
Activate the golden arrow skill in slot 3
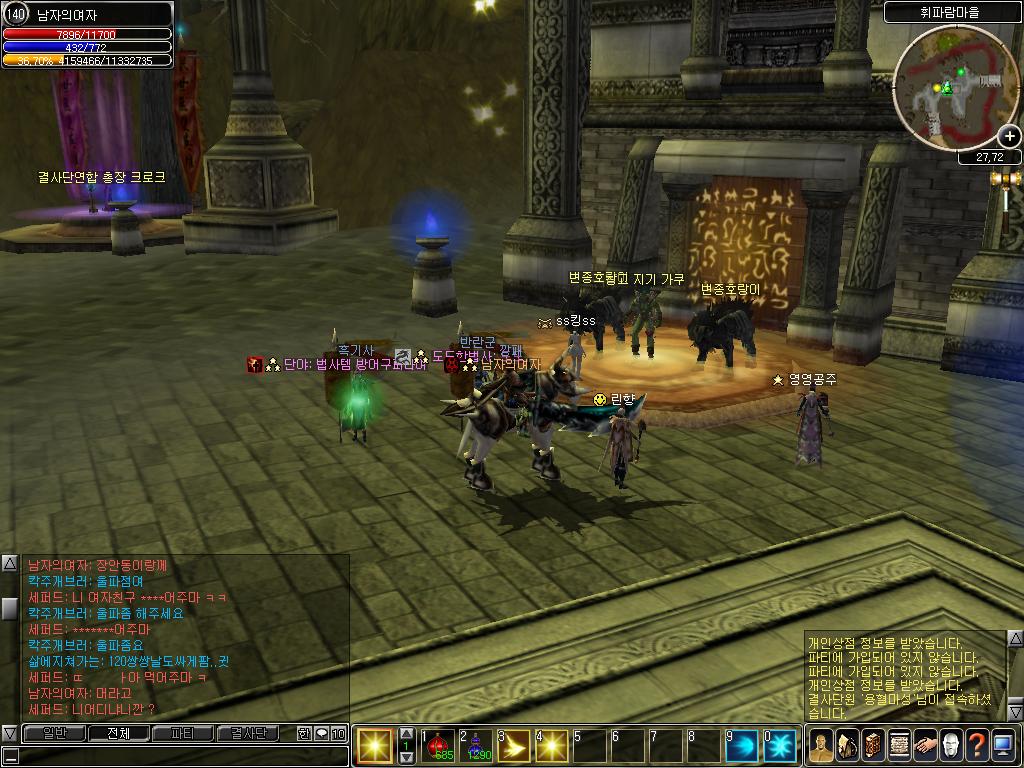pos(515,746)
